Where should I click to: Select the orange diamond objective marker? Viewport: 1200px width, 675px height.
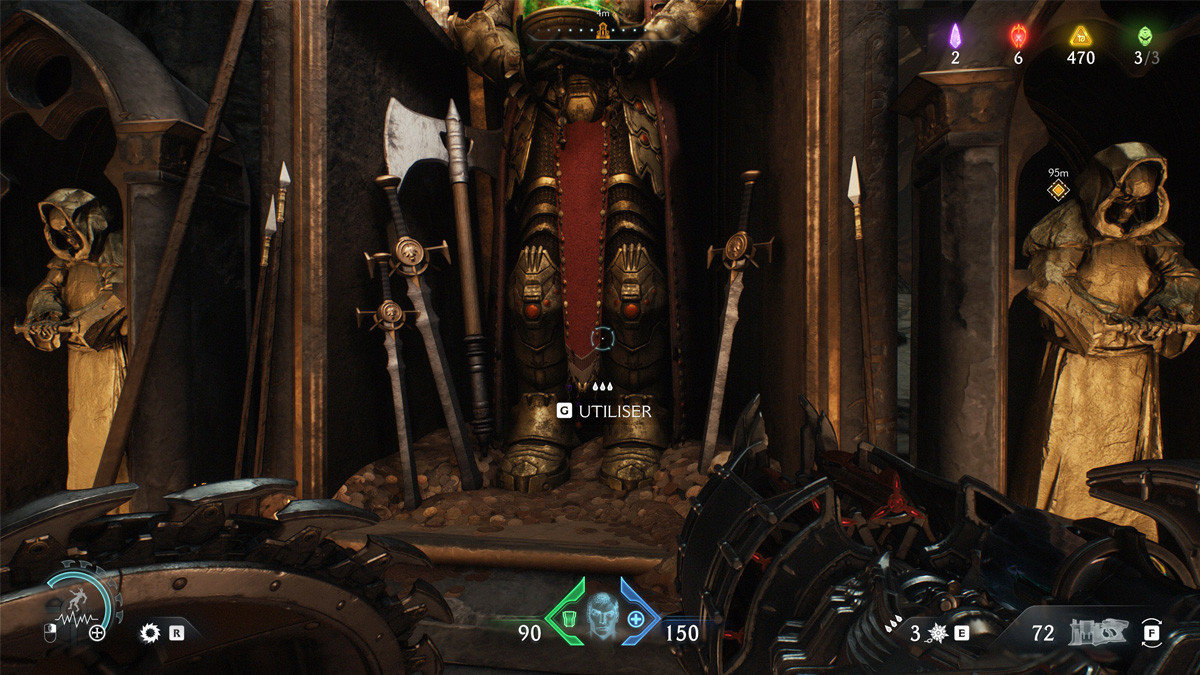[x=1058, y=189]
